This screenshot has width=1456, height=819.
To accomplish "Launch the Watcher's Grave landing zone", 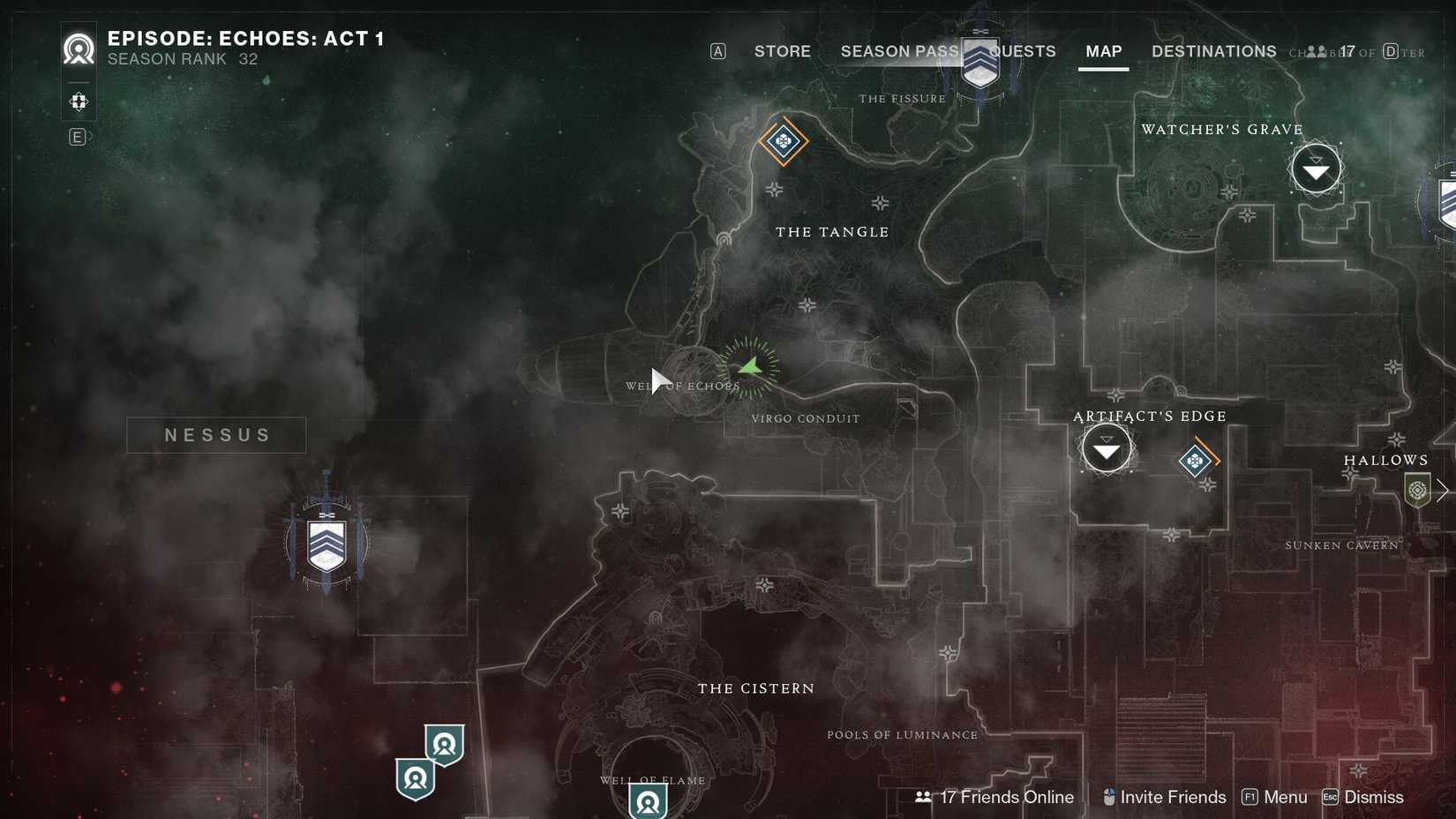I will (1316, 168).
